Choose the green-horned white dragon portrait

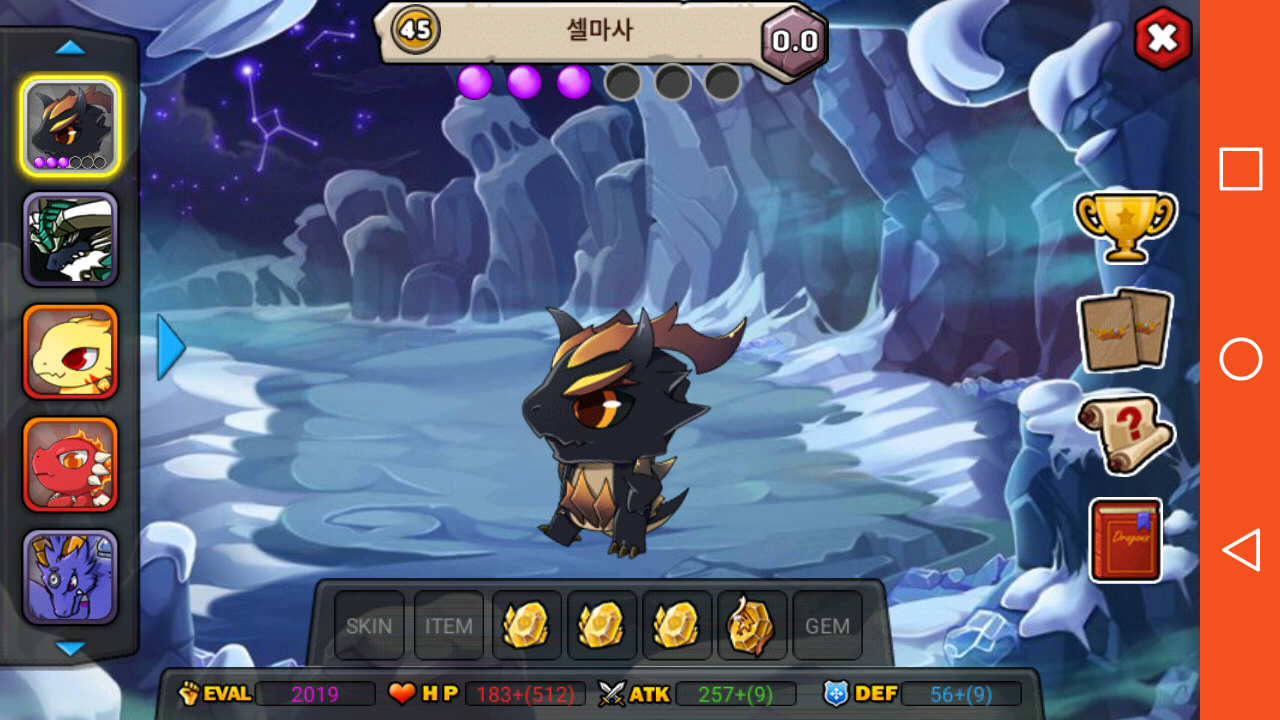point(70,239)
